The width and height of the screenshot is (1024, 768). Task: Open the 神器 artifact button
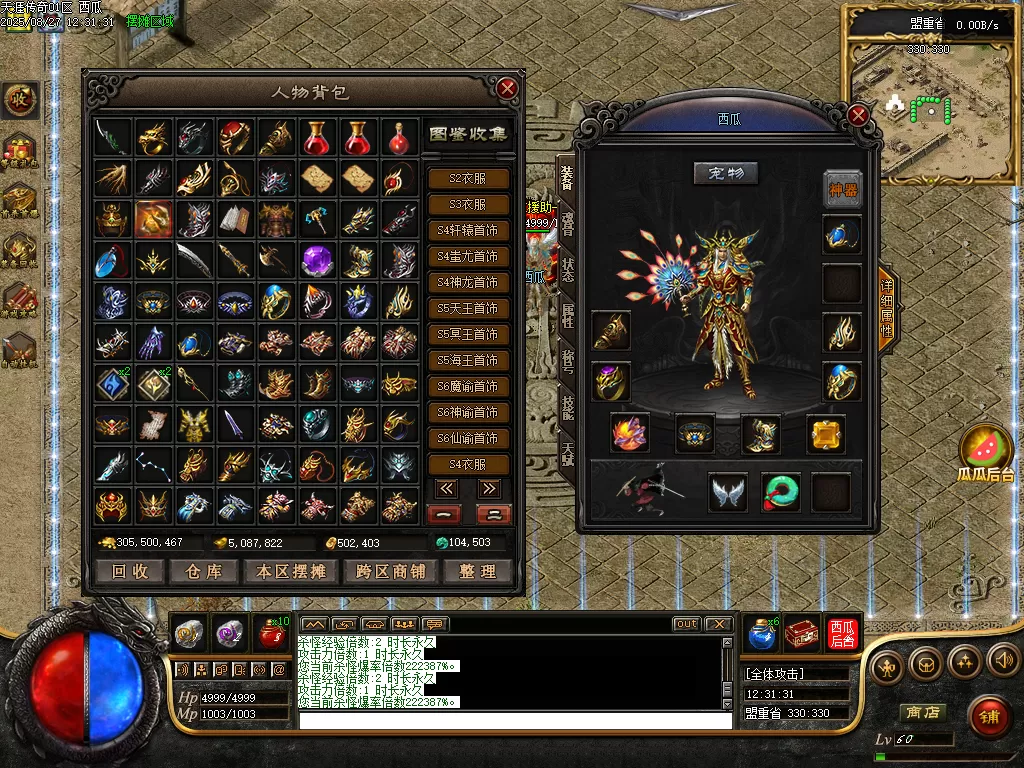point(843,189)
